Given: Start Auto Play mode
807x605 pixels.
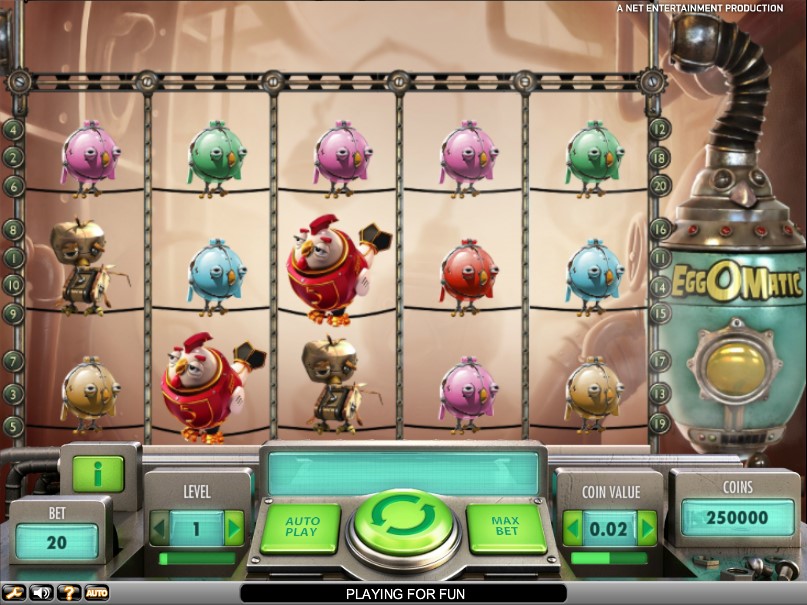Looking at the screenshot, I should pyautogui.click(x=302, y=527).
